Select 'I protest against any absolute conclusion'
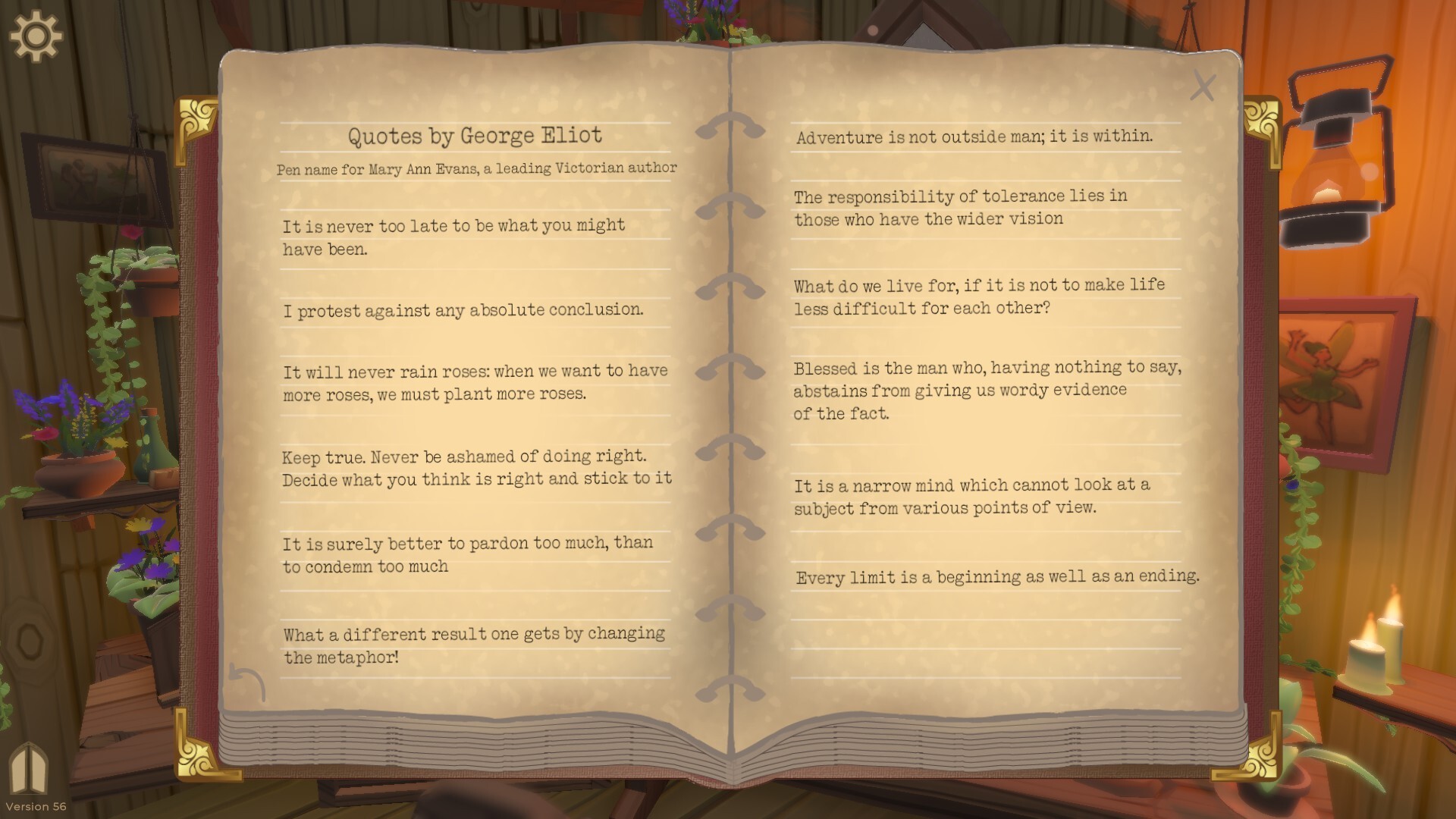 (463, 309)
